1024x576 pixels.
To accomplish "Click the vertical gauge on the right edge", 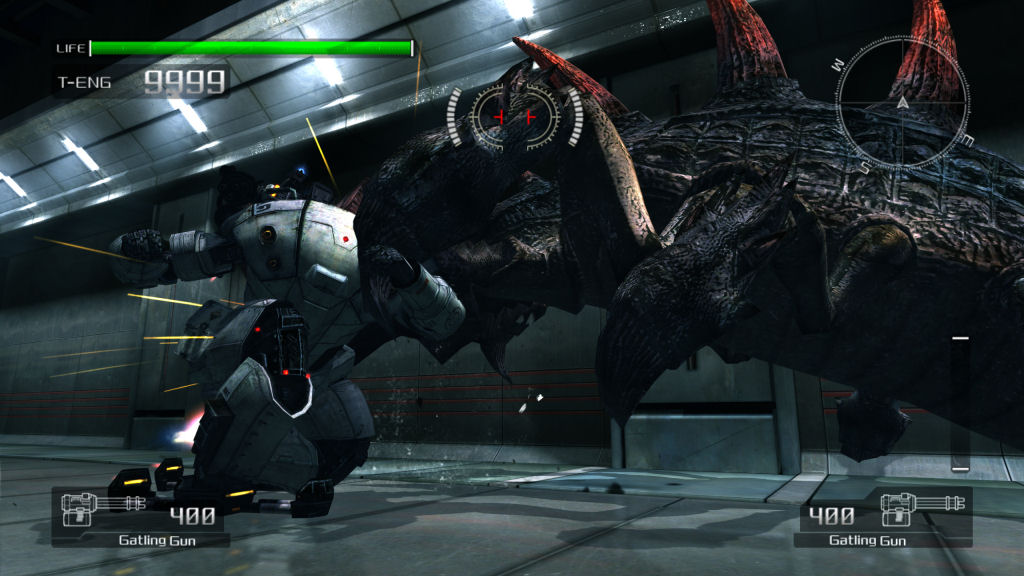I will coord(960,403).
